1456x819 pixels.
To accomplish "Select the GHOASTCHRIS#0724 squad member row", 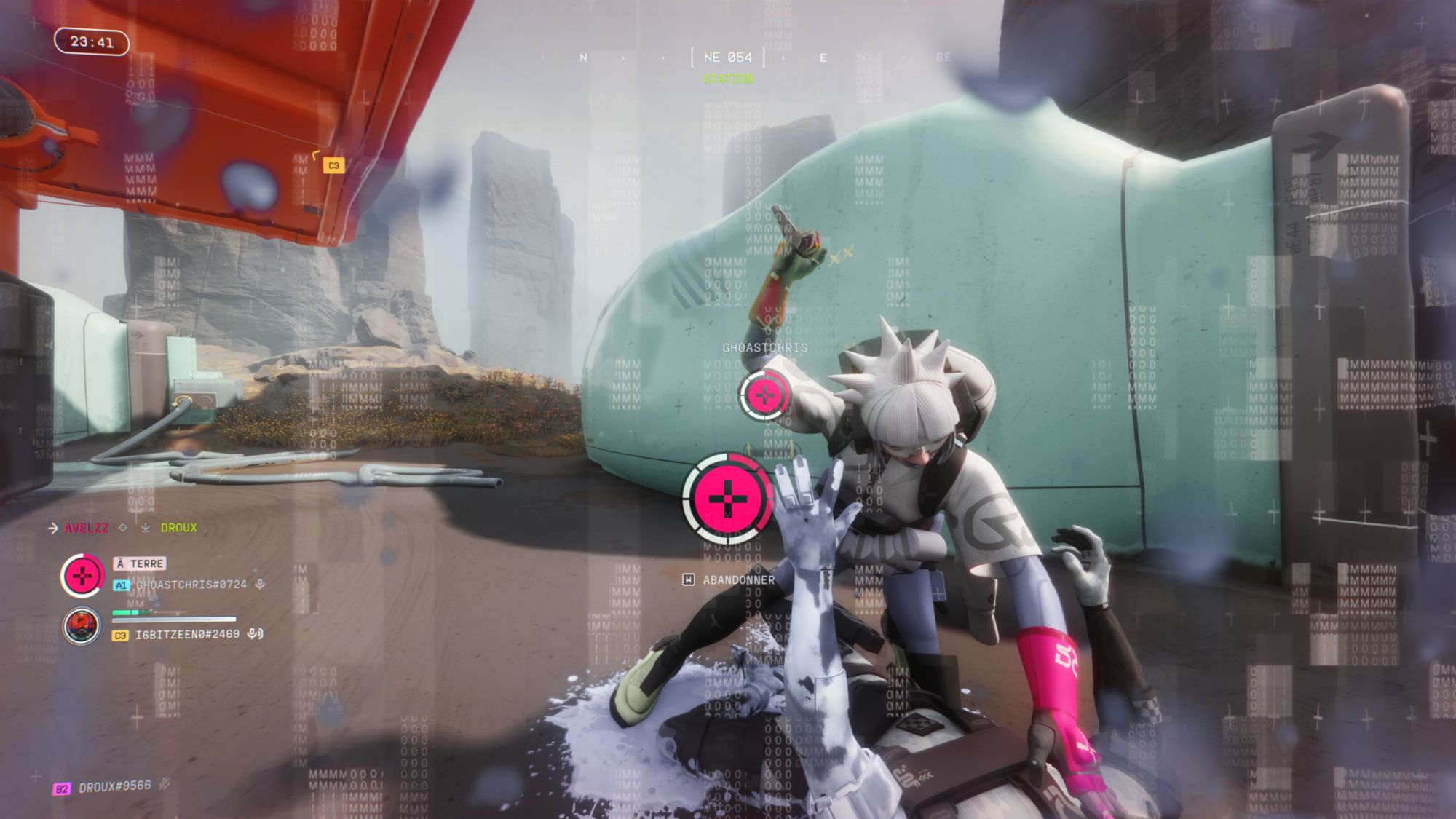I will pyautogui.click(x=191, y=585).
